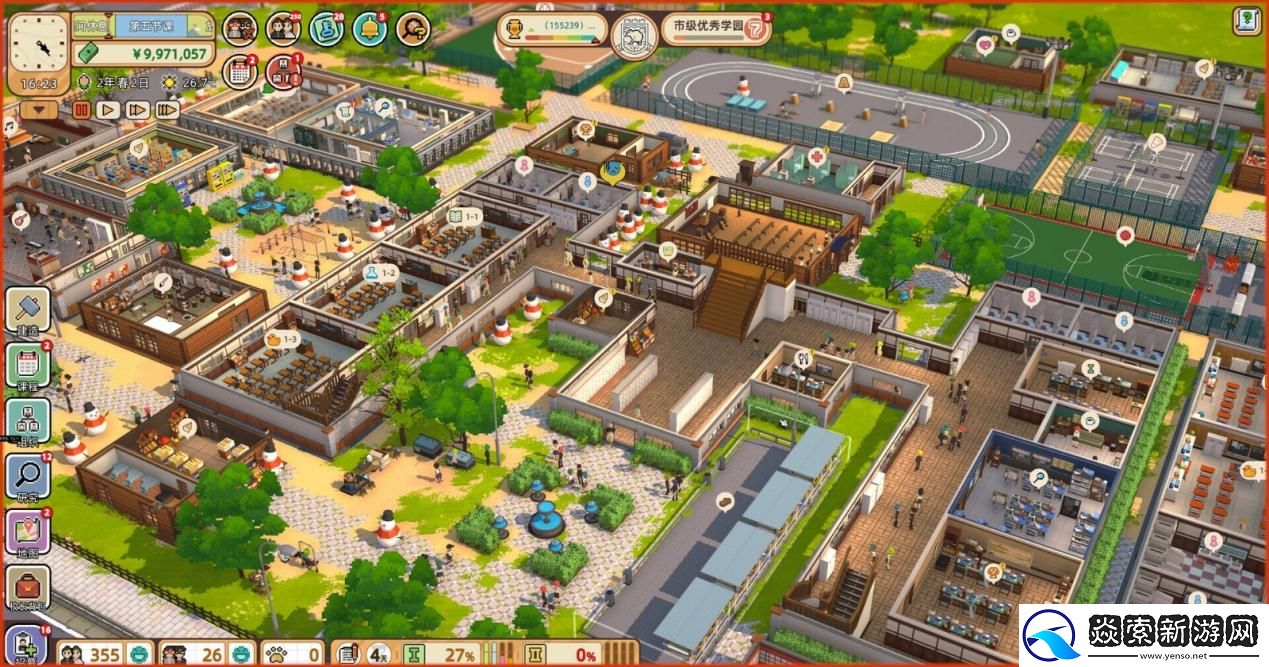The width and height of the screenshot is (1269, 667).
Task: Open the school badge emblem
Action: pos(633,36)
